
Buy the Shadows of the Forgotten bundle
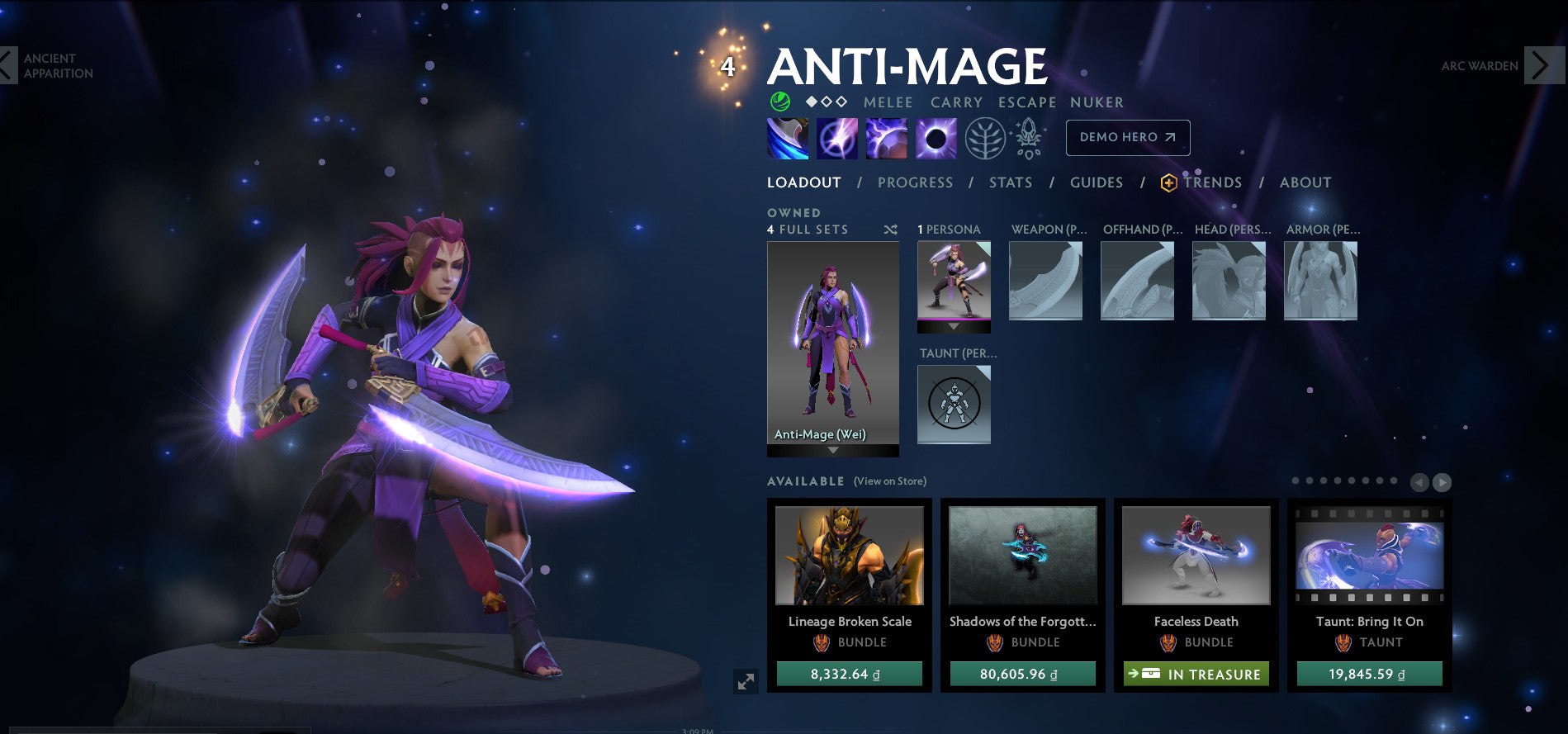1022,674
